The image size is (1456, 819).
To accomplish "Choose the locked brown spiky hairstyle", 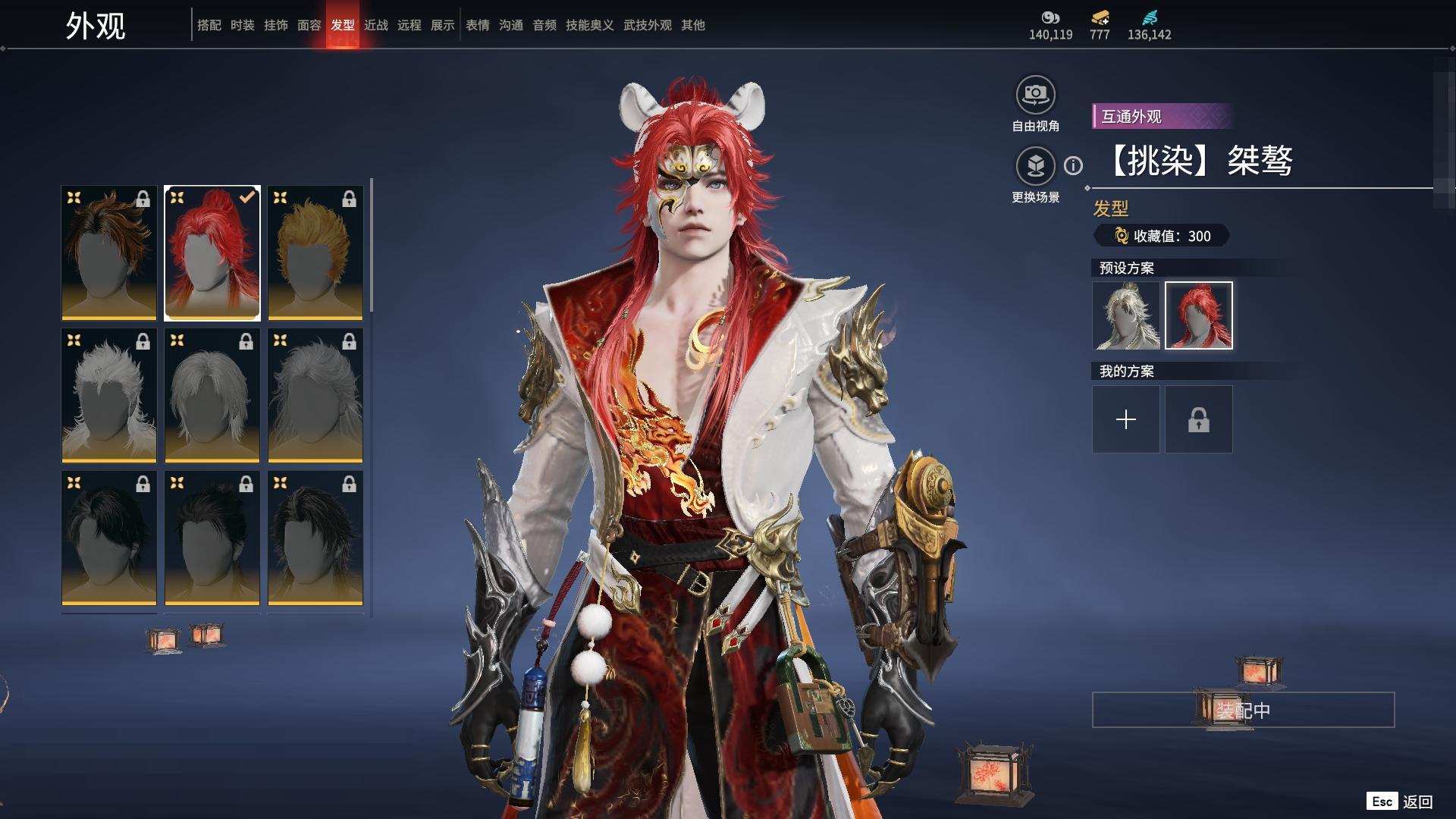I will 109,253.
